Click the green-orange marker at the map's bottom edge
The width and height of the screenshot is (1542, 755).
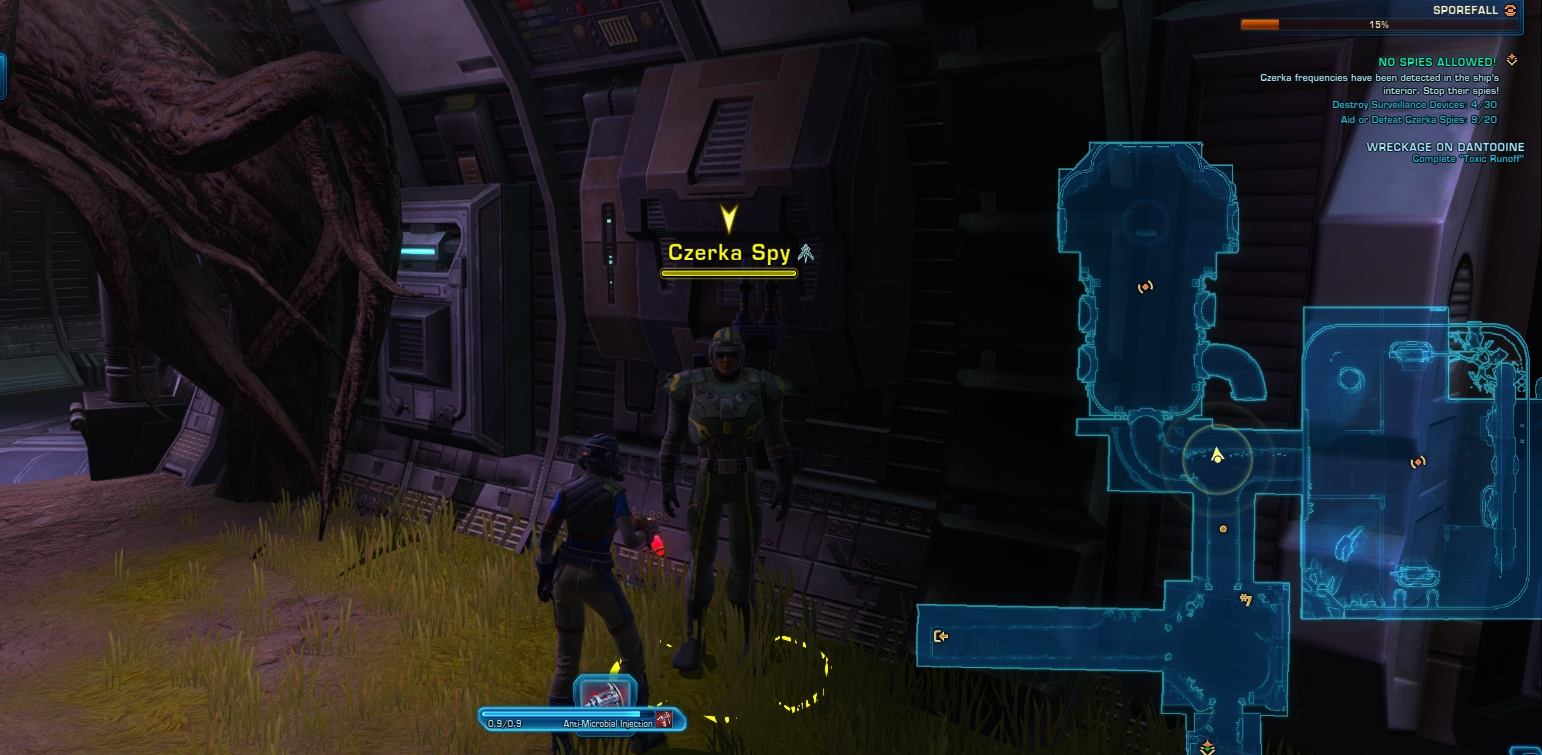1208,746
